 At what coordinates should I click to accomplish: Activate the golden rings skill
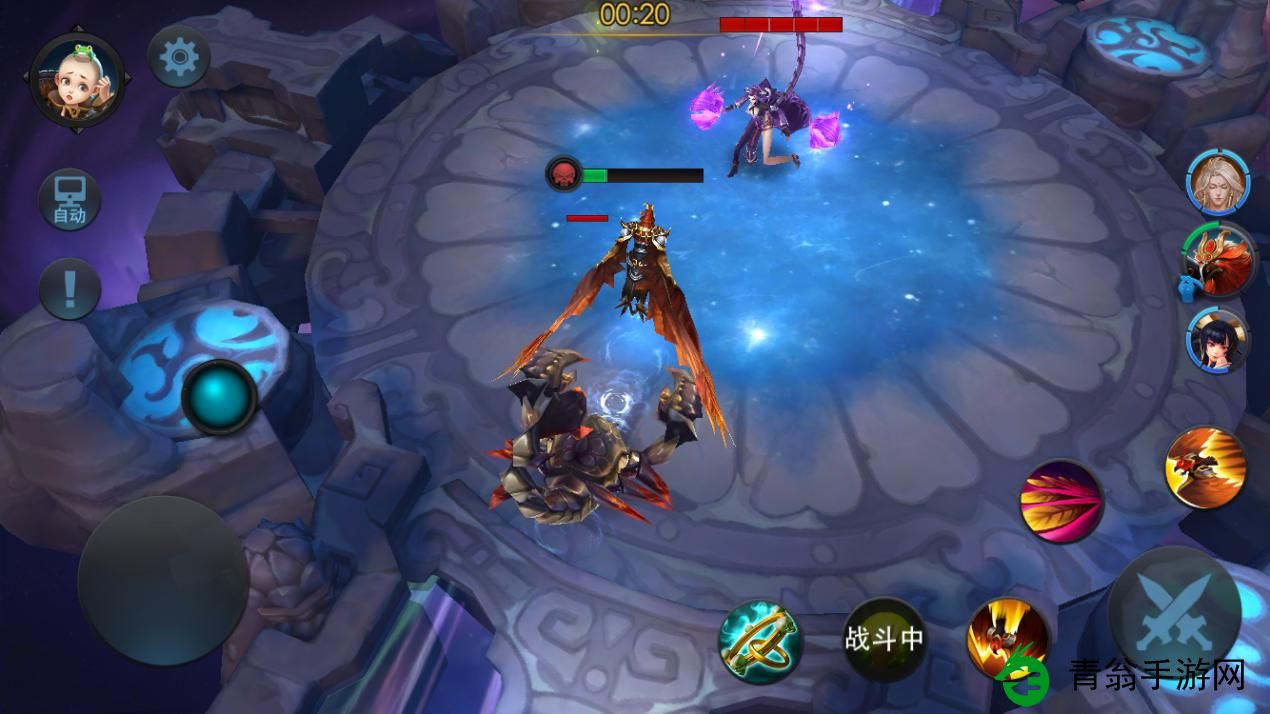click(760, 641)
